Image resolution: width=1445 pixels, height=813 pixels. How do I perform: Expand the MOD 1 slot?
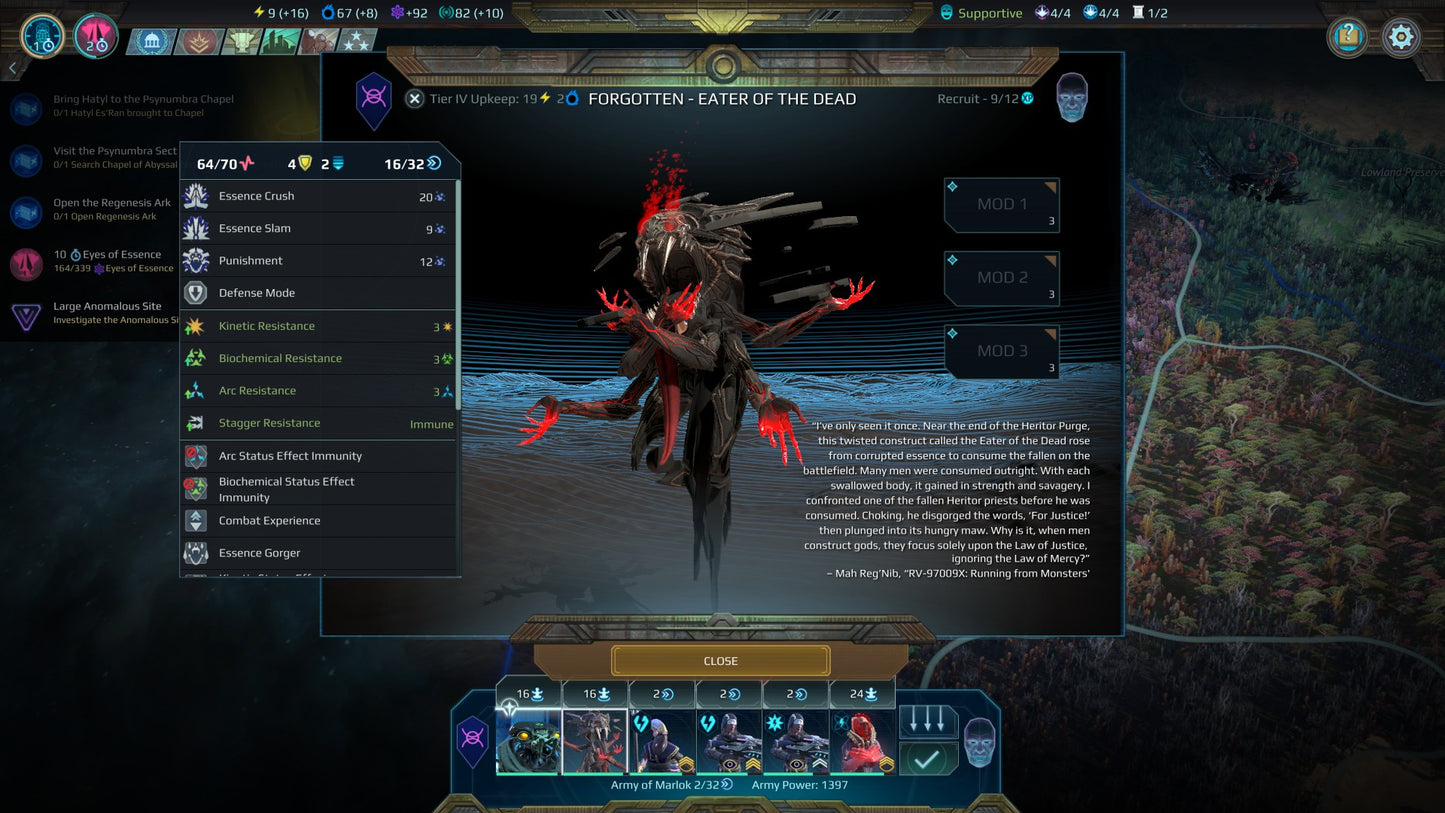1000,205
